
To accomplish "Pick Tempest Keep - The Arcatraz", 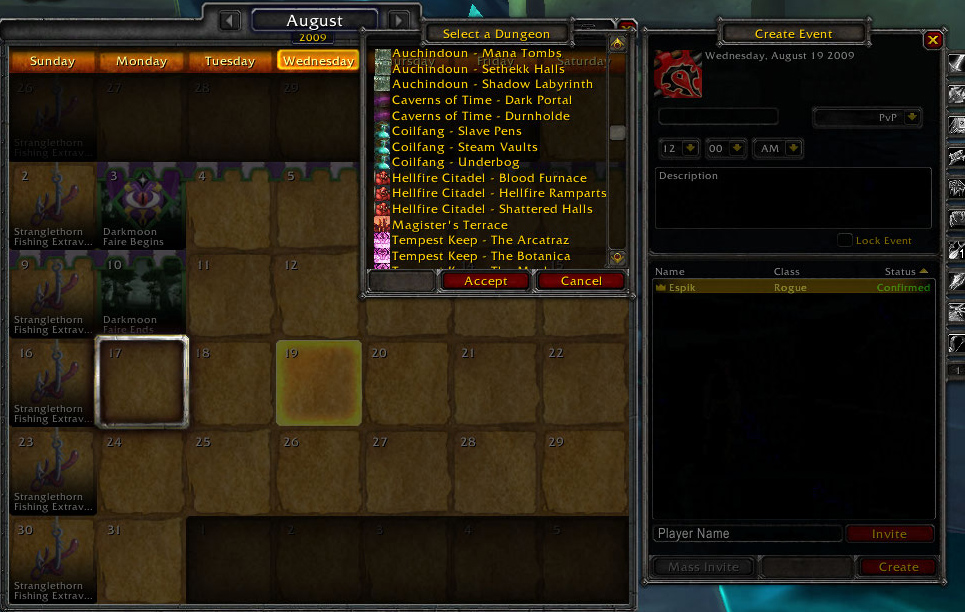I will click(x=480, y=240).
